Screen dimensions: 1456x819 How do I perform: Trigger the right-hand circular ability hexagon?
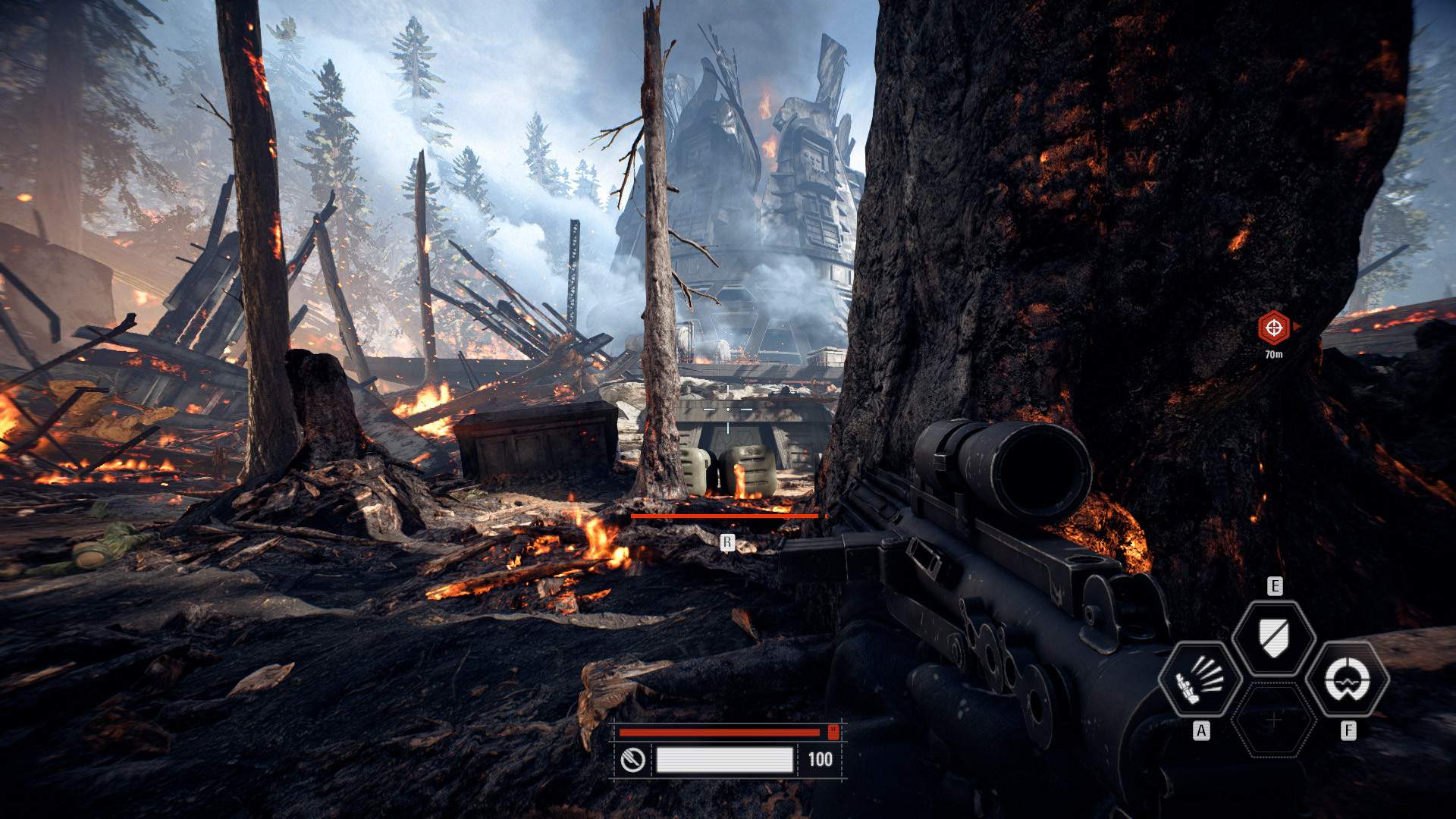point(1348,679)
